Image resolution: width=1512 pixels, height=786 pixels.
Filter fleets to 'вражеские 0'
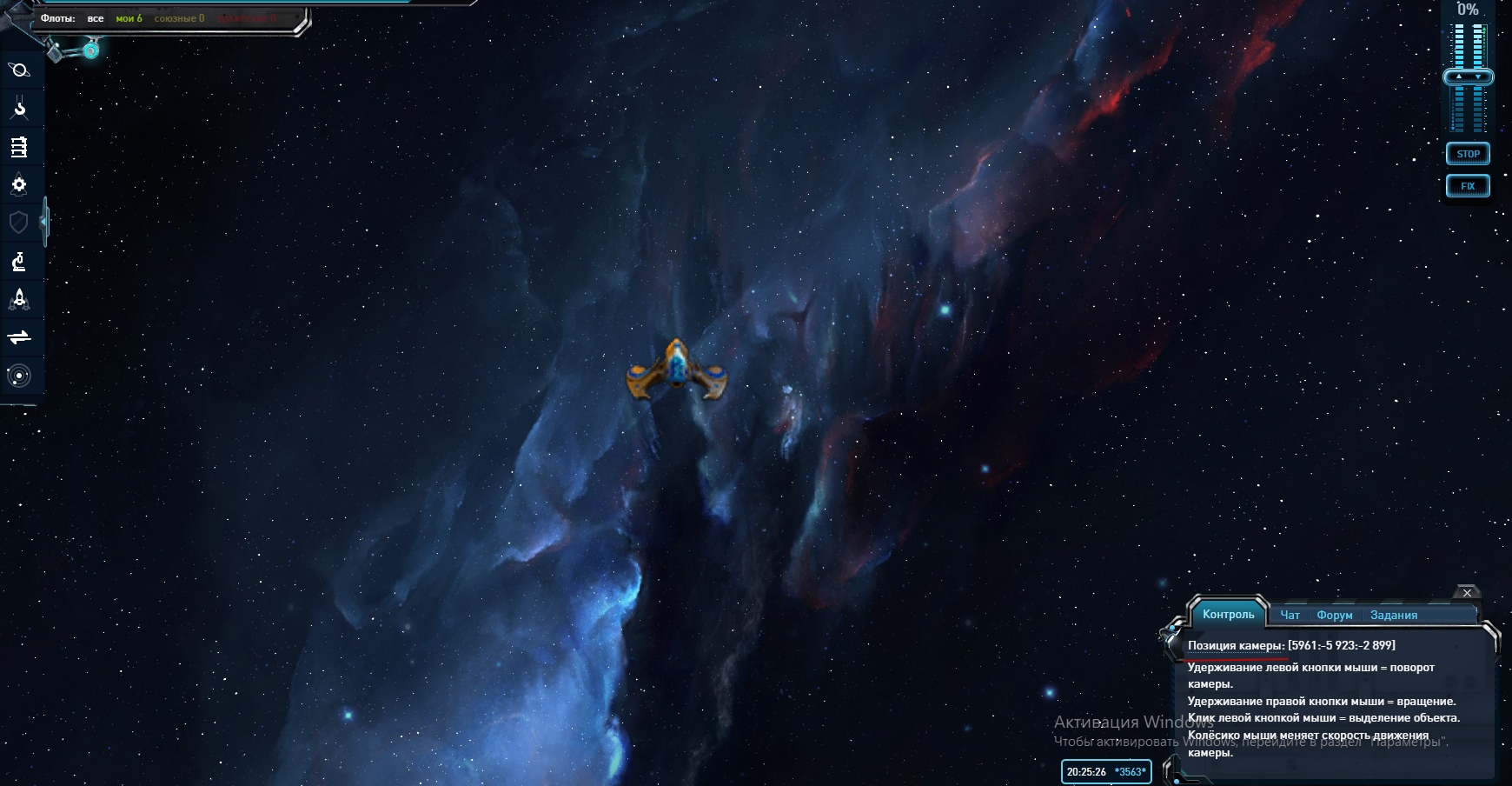point(246,18)
